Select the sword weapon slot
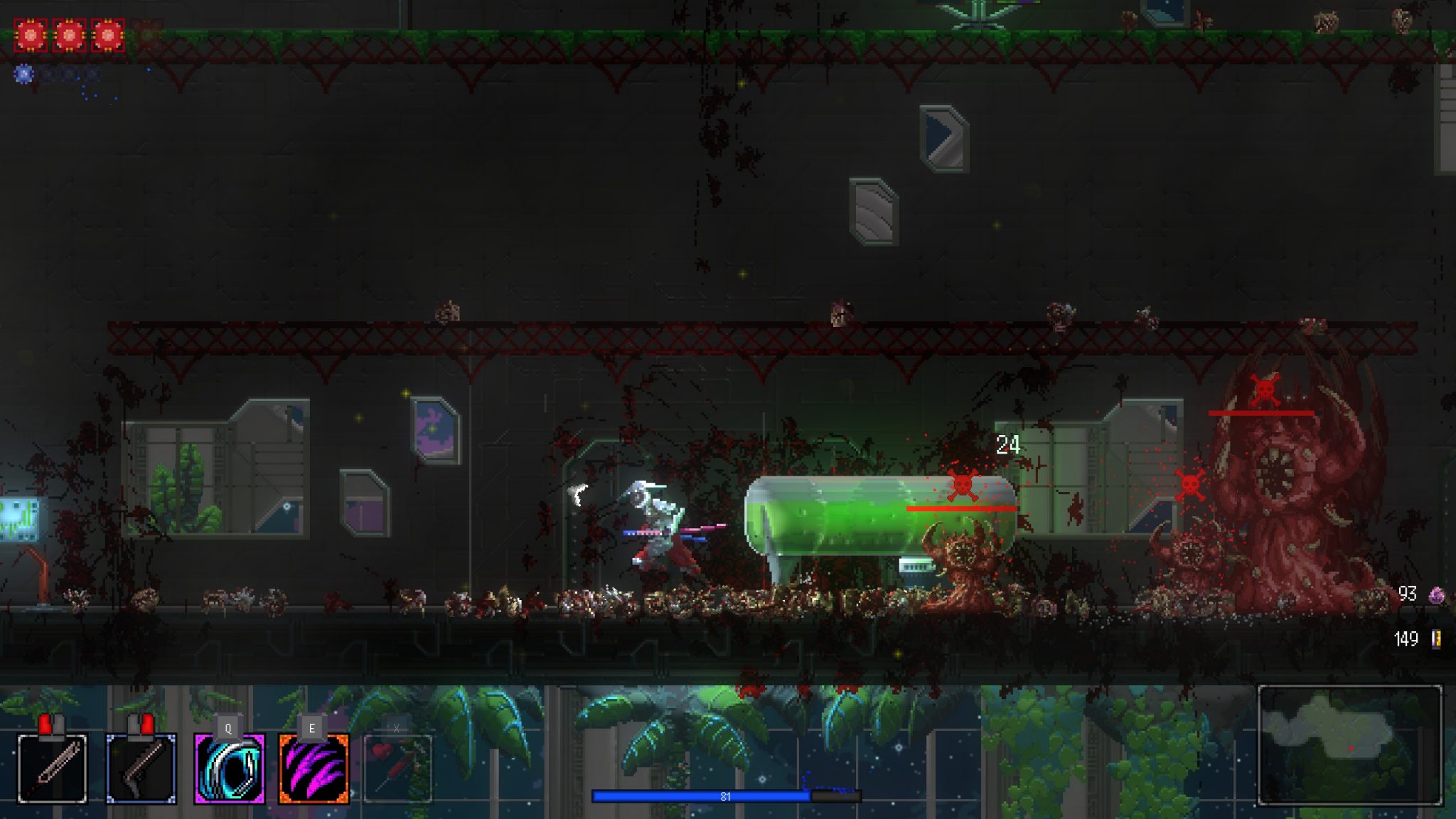This screenshot has height=819, width=1456. 52,769
